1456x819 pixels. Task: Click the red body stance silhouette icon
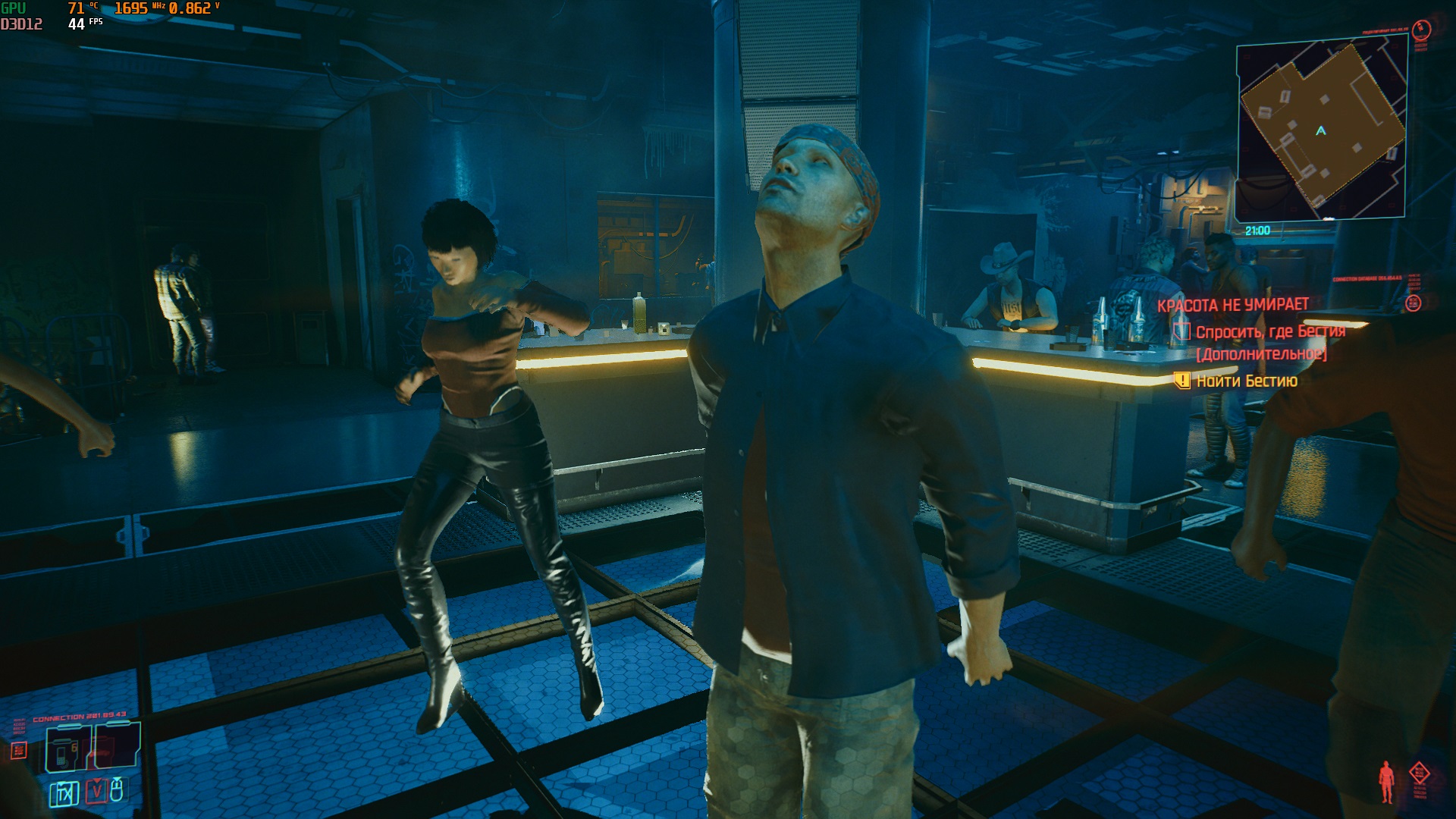pos(1387,782)
